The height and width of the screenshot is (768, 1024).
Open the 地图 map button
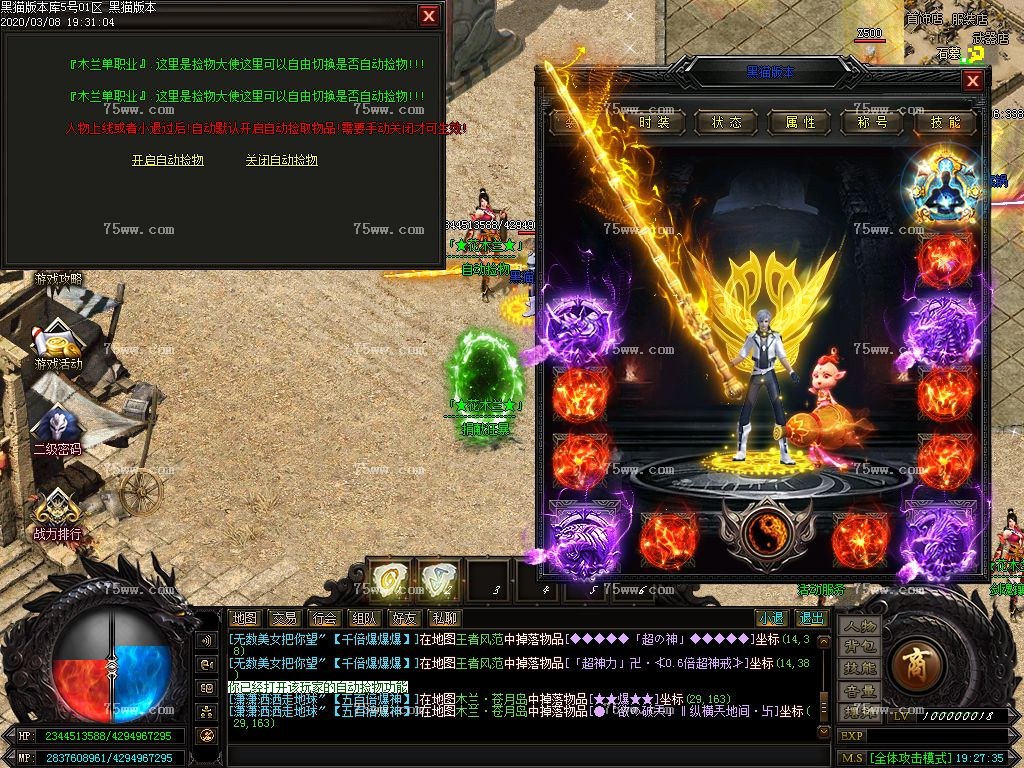[244, 618]
